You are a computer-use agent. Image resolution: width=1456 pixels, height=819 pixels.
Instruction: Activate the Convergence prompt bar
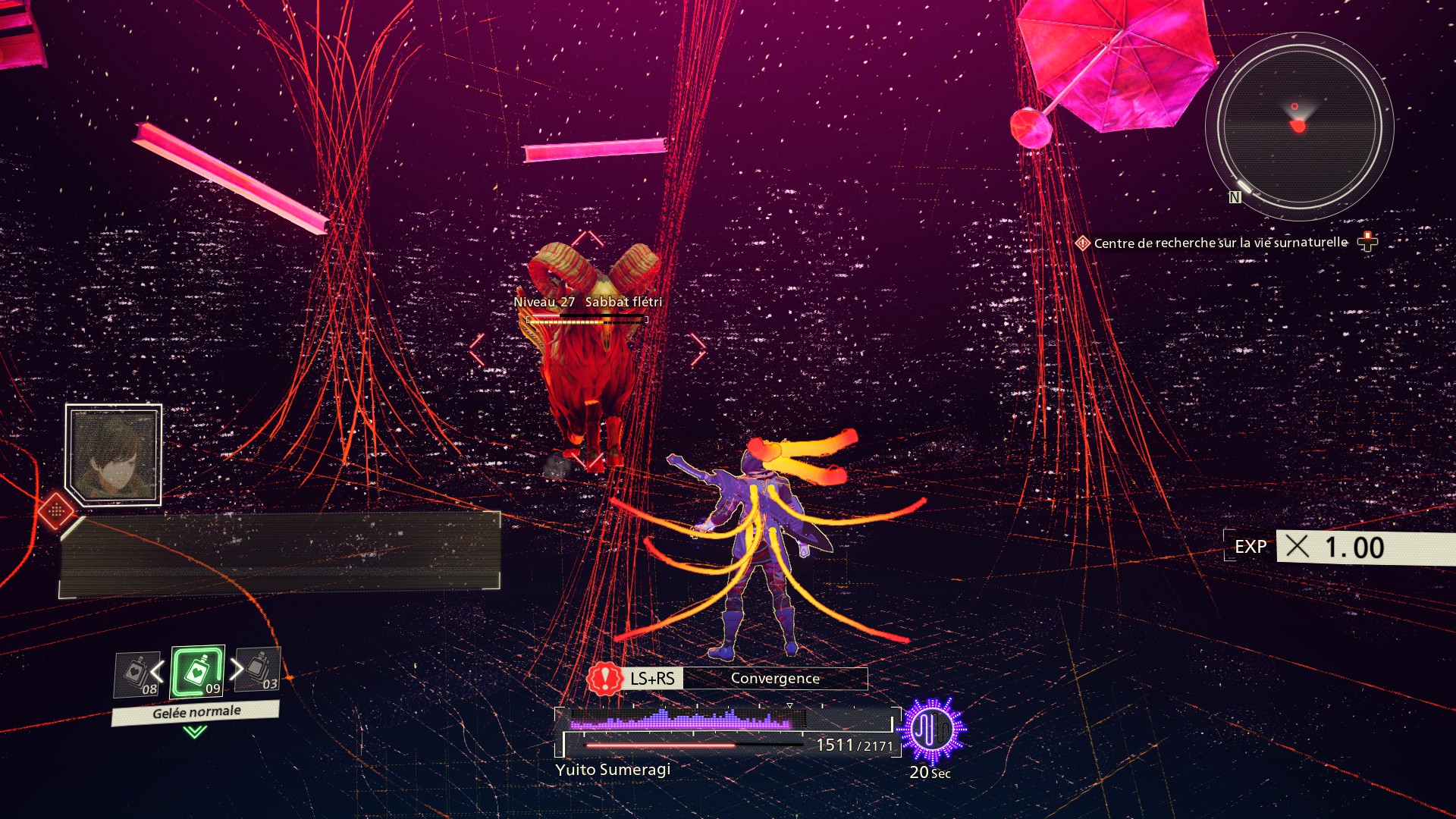774,679
